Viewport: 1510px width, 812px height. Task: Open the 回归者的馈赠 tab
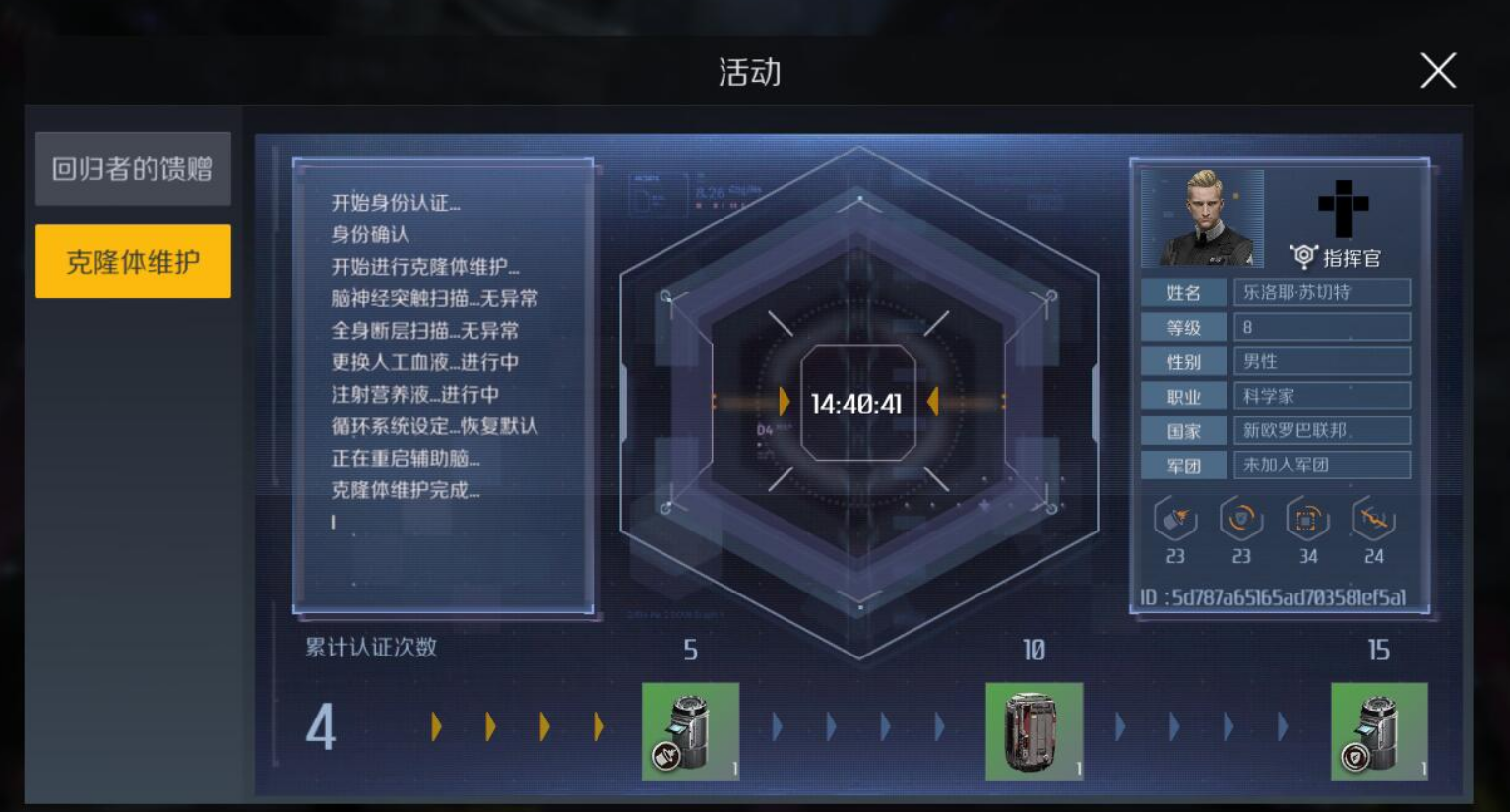point(132,168)
